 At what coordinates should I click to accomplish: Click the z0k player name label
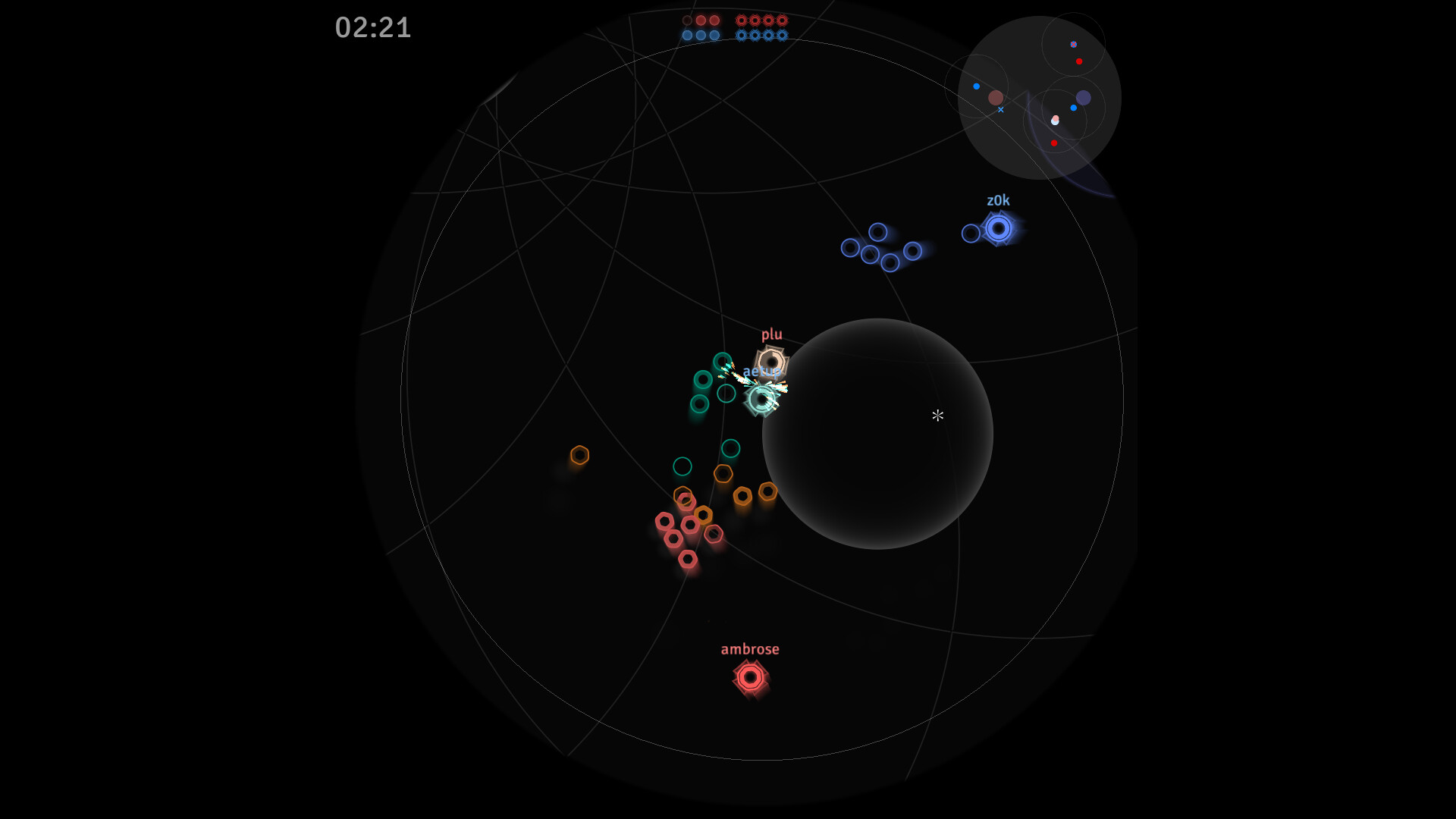pos(999,200)
